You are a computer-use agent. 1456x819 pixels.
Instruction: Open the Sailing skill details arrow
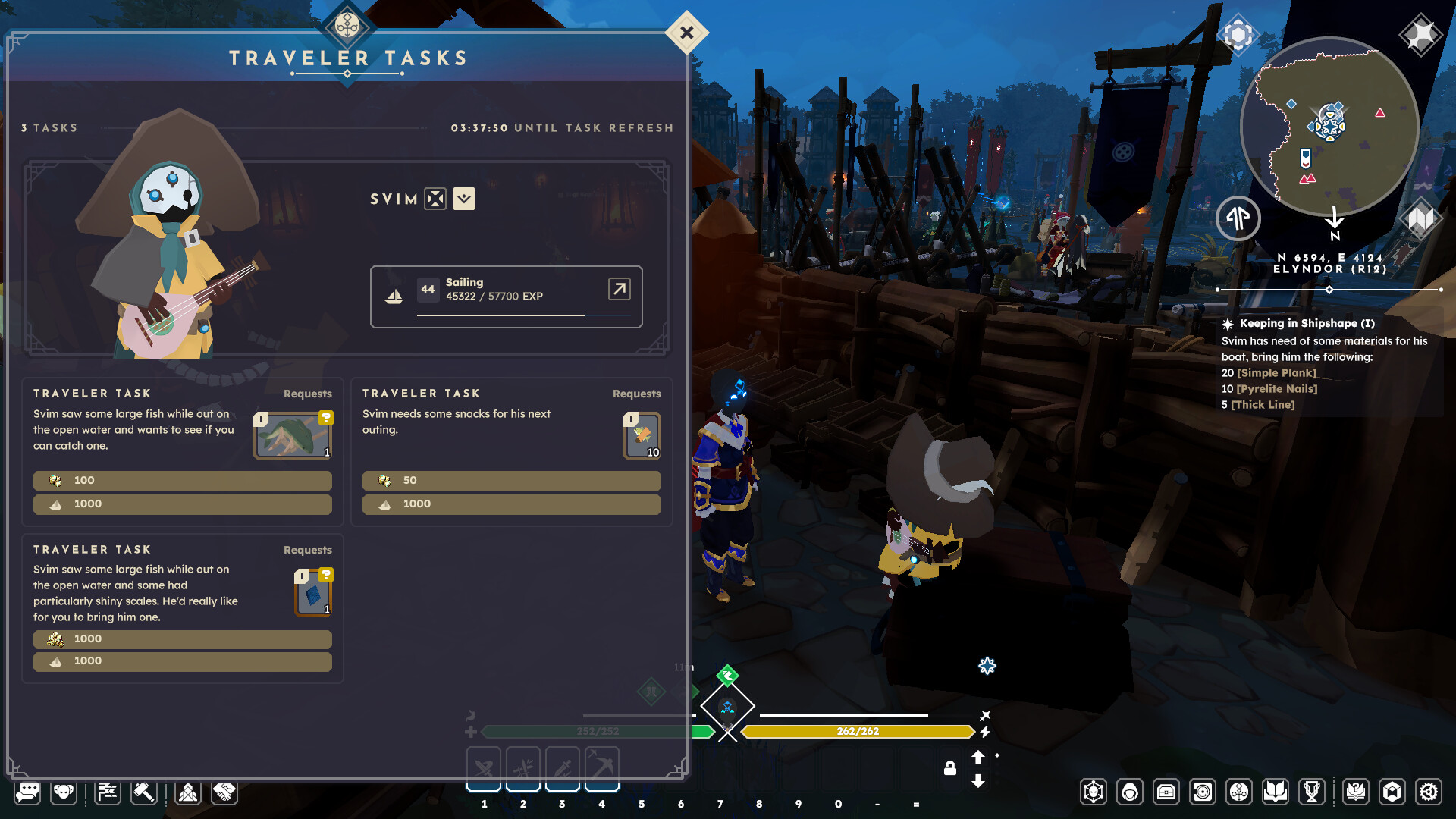pos(618,290)
